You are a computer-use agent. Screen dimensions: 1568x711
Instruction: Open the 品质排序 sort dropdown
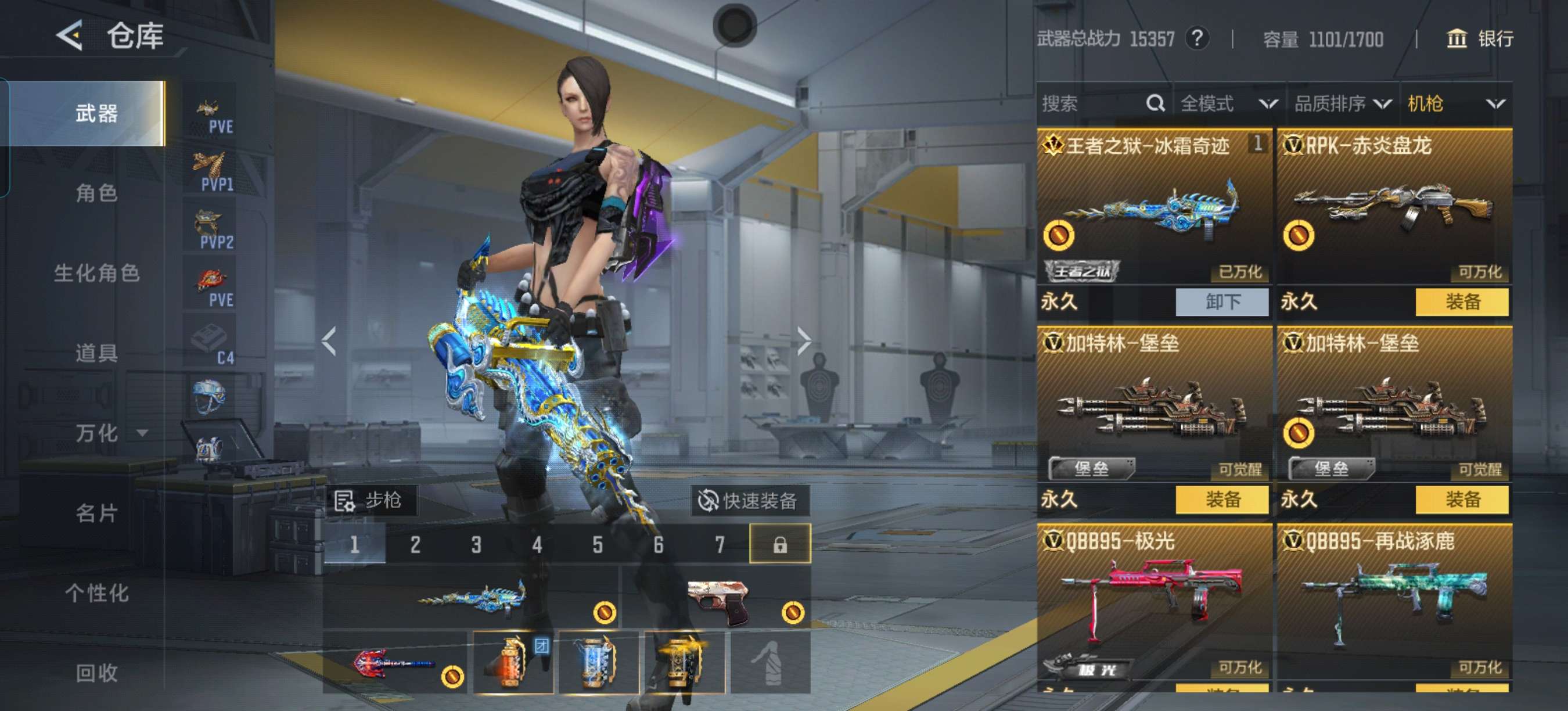pos(1342,103)
